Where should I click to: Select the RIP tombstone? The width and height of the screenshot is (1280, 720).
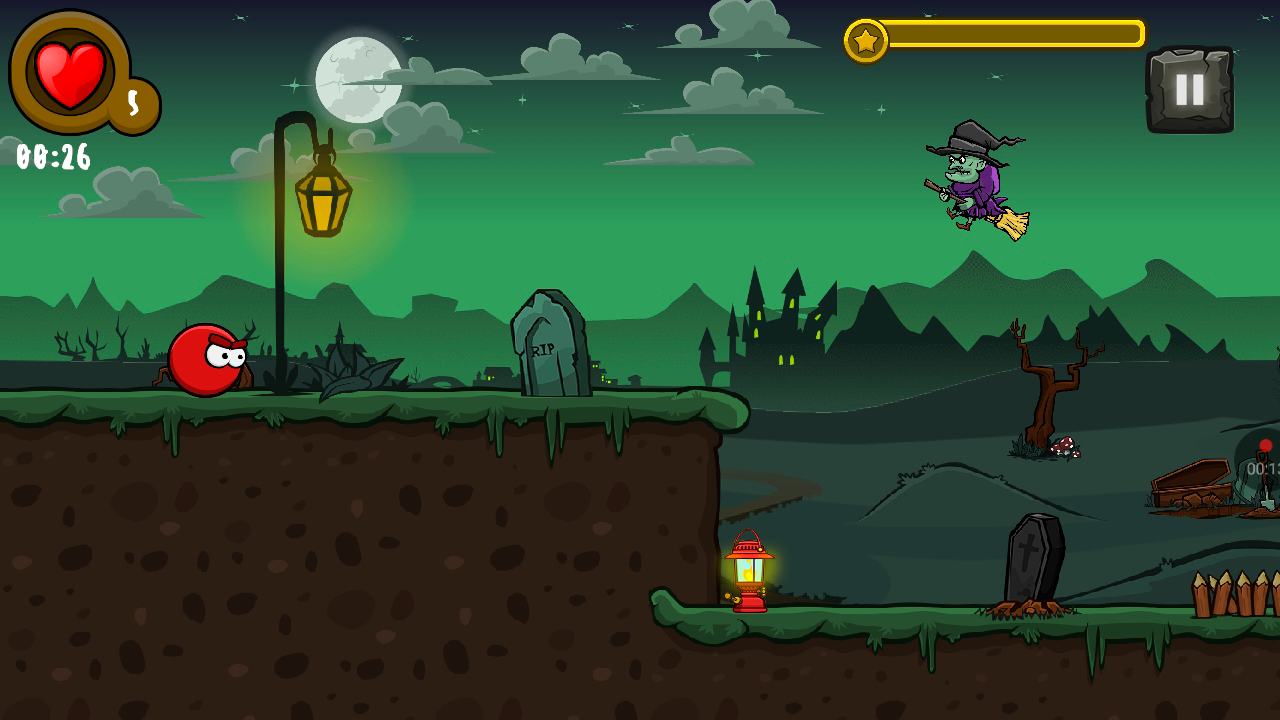tap(547, 345)
